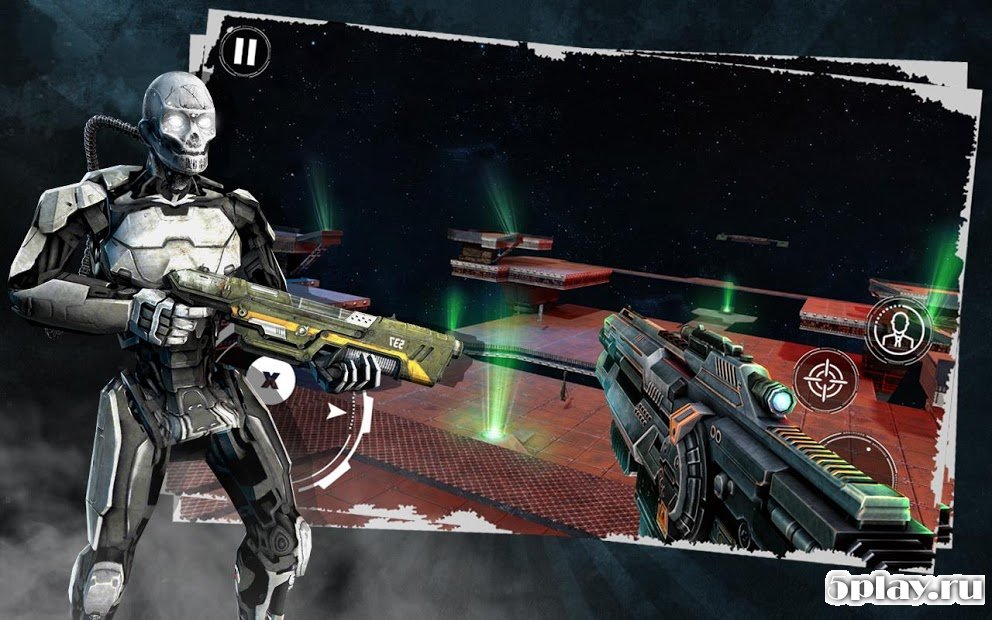Tap the round X button
This screenshot has height=620, width=992.
click(x=269, y=379)
